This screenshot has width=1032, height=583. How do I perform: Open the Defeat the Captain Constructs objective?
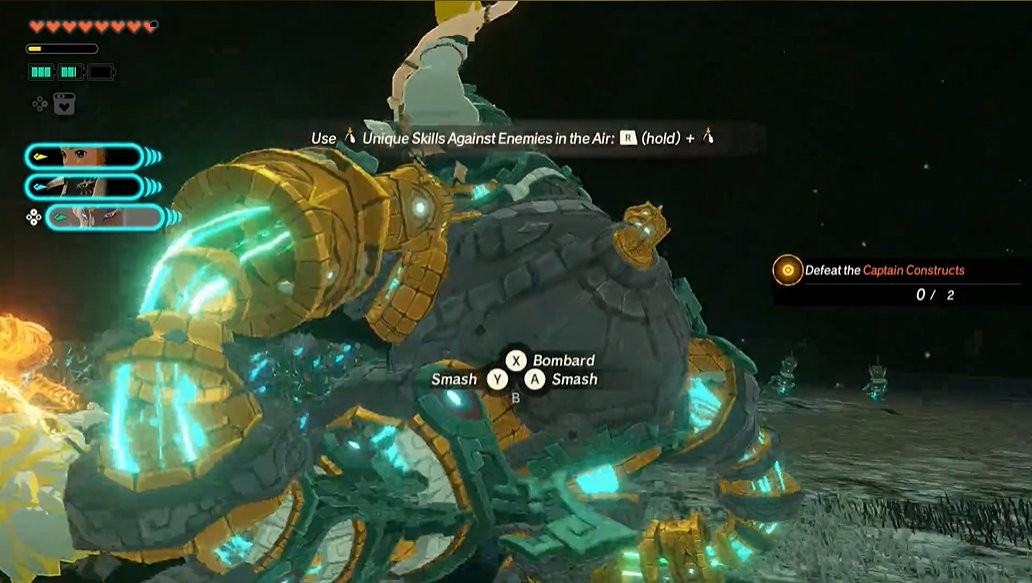(884, 270)
